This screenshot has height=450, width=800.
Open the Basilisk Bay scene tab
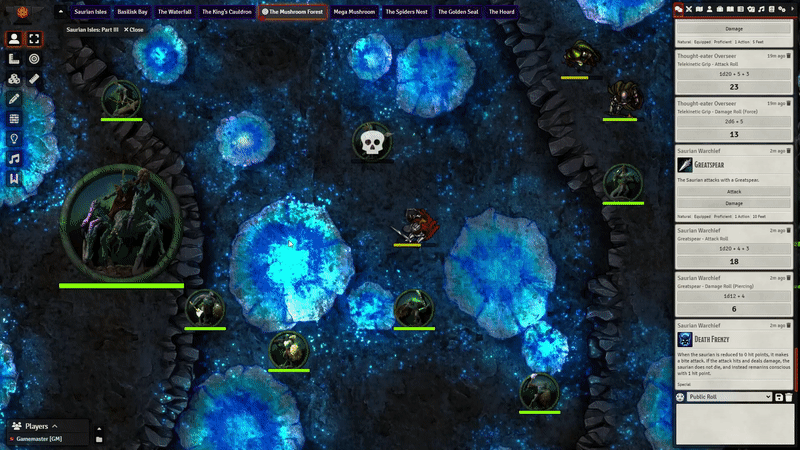pyautogui.click(x=133, y=12)
